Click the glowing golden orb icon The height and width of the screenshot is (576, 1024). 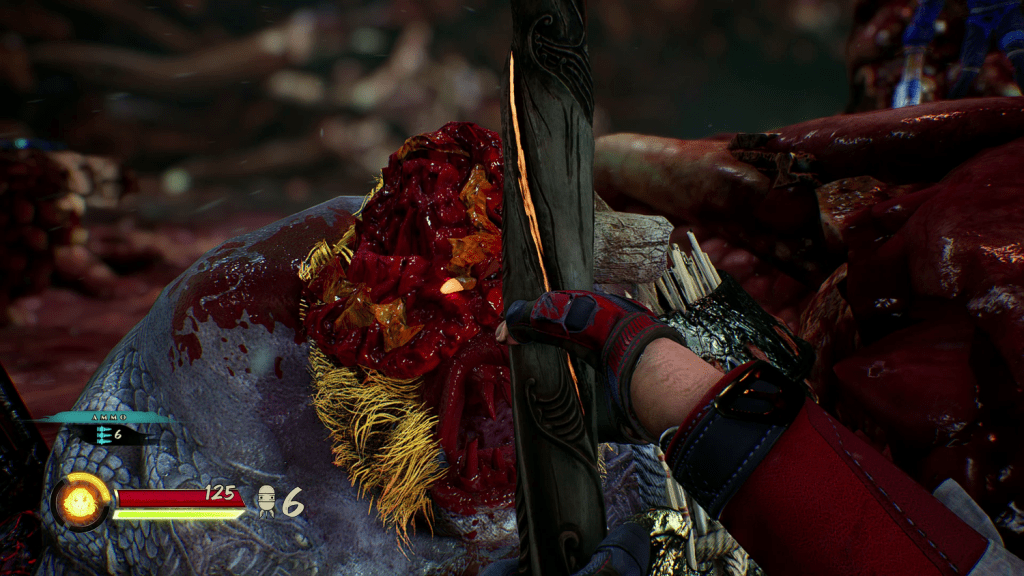click(x=81, y=501)
